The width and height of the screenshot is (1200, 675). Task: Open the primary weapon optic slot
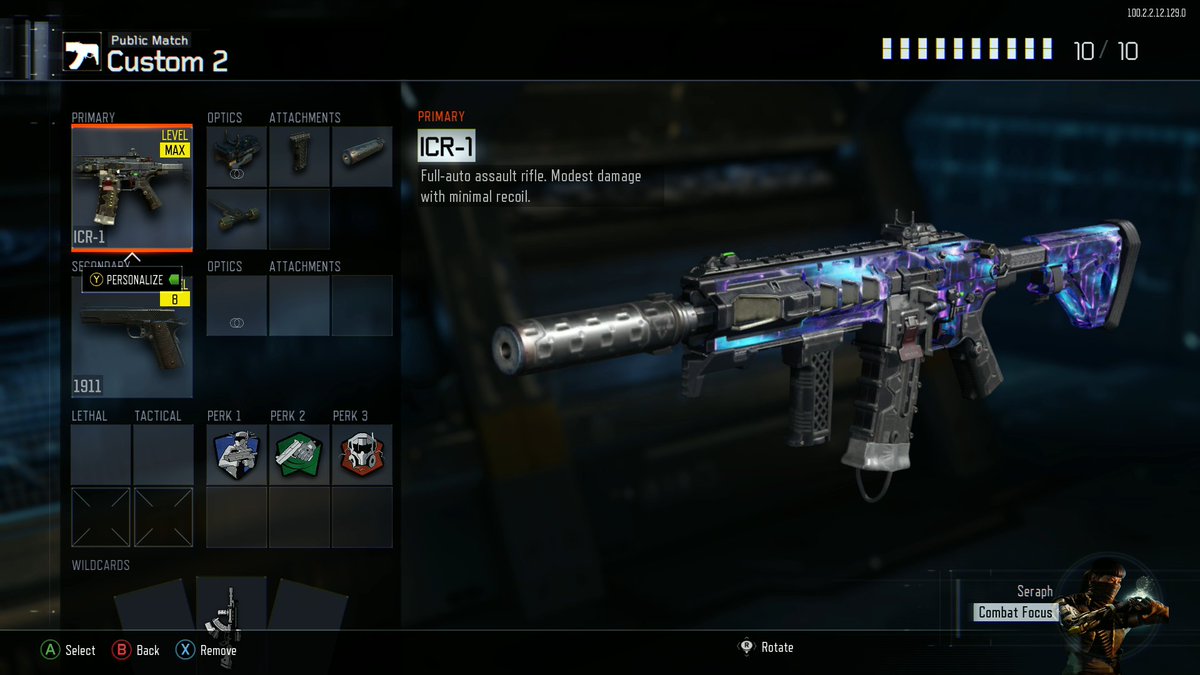coord(237,157)
